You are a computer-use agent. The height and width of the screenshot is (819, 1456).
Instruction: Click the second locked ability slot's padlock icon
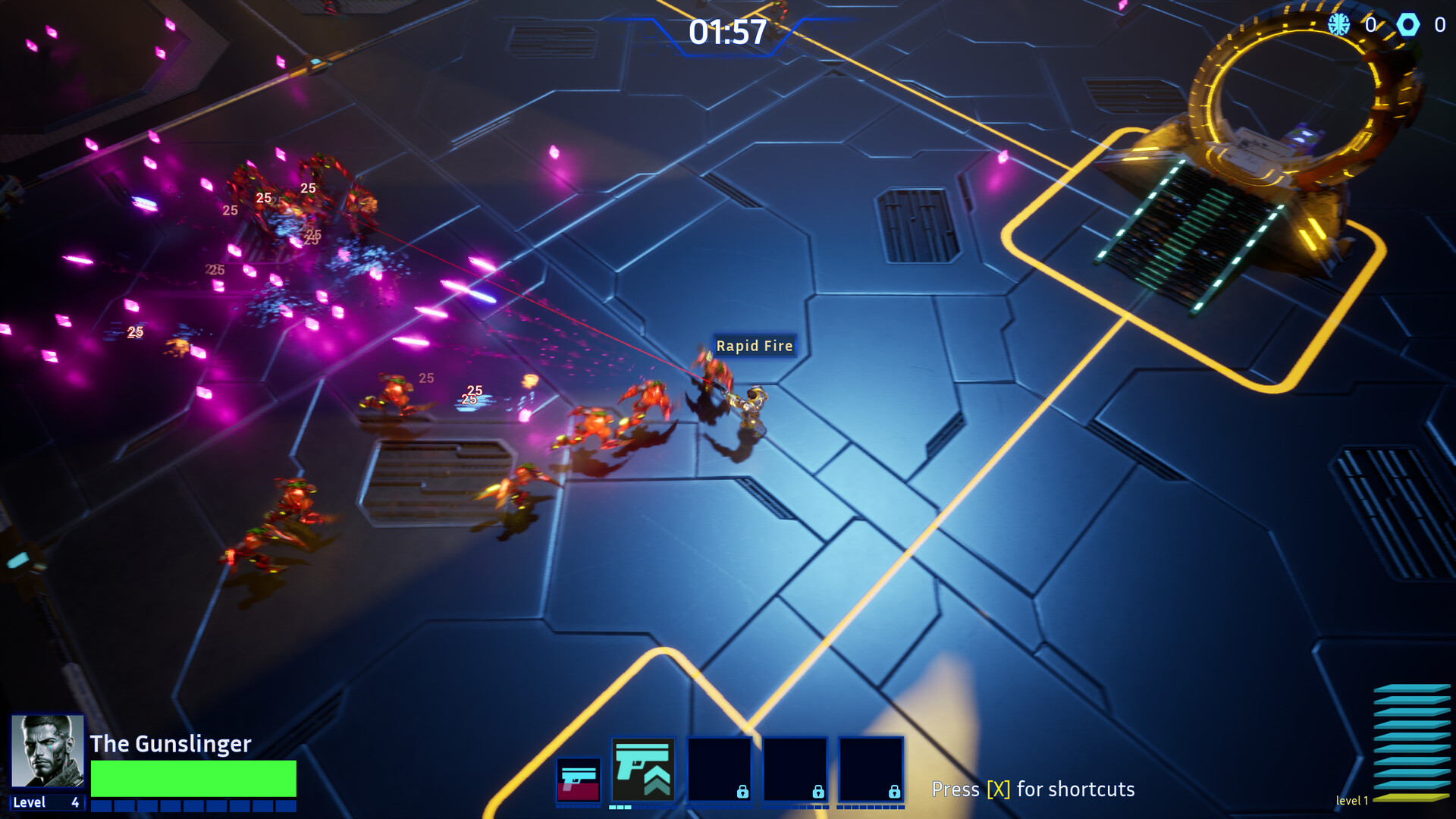tap(817, 791)
